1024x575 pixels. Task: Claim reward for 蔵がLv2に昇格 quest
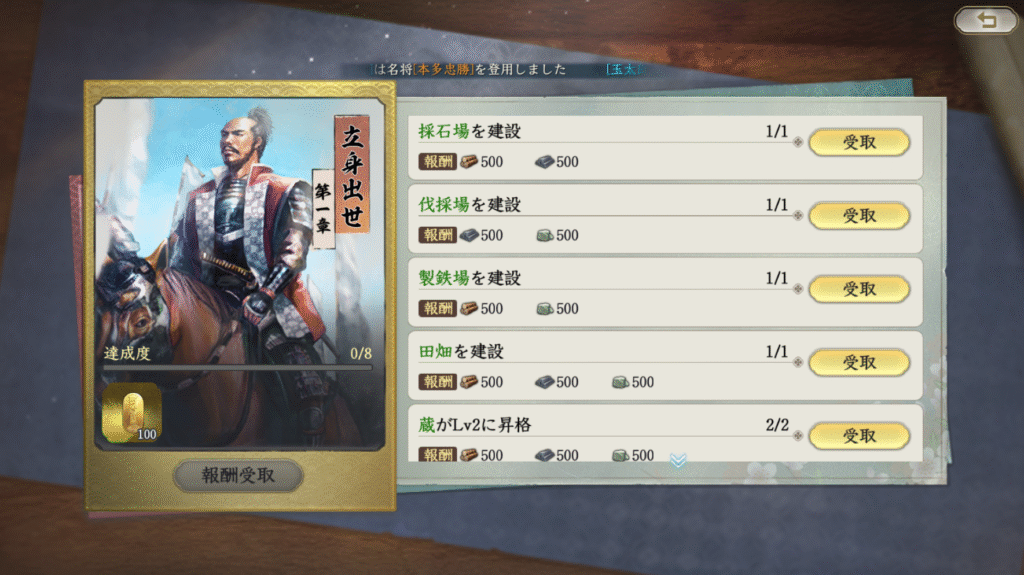858,435
